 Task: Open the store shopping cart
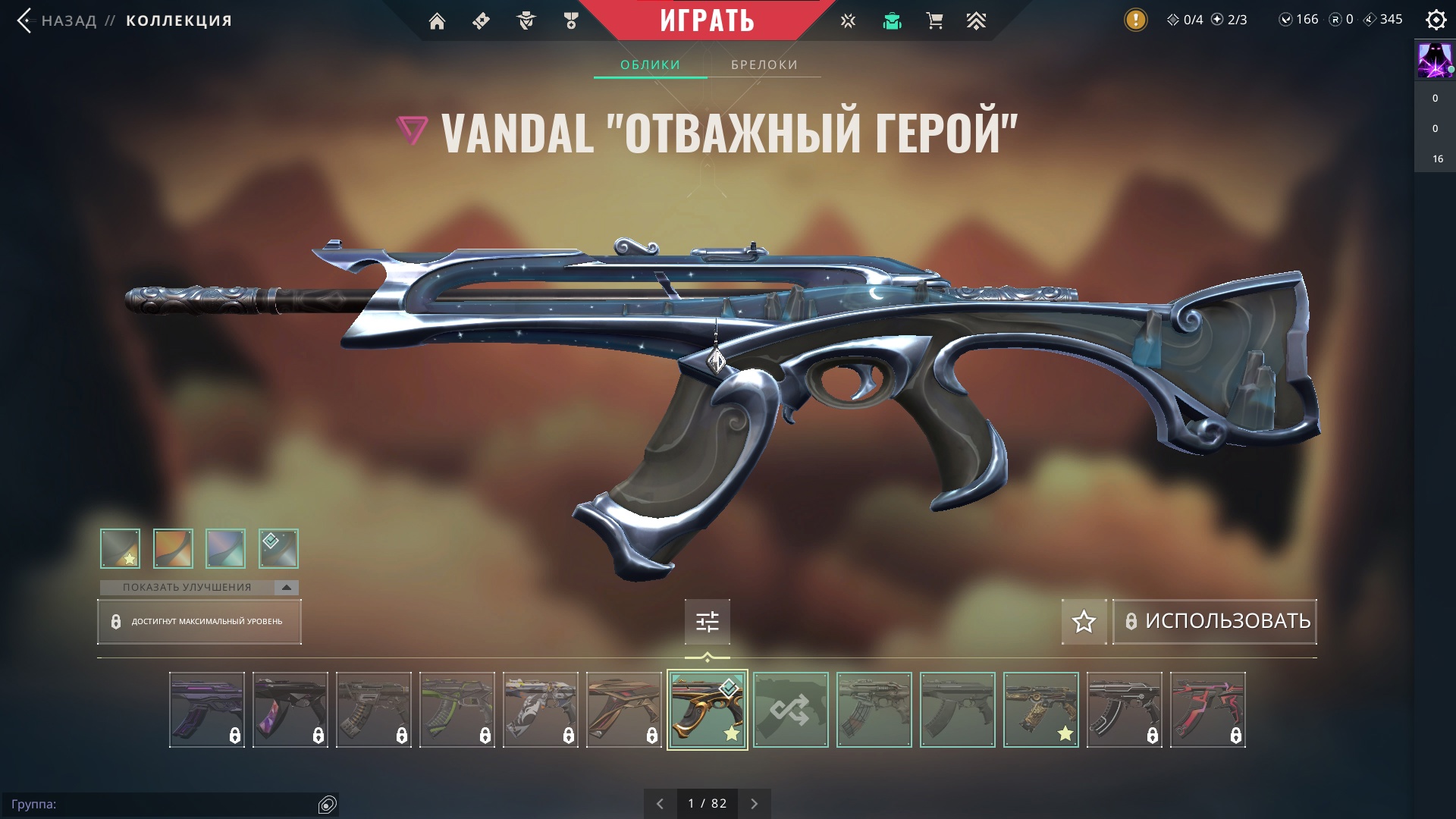(x=934, y=21)
